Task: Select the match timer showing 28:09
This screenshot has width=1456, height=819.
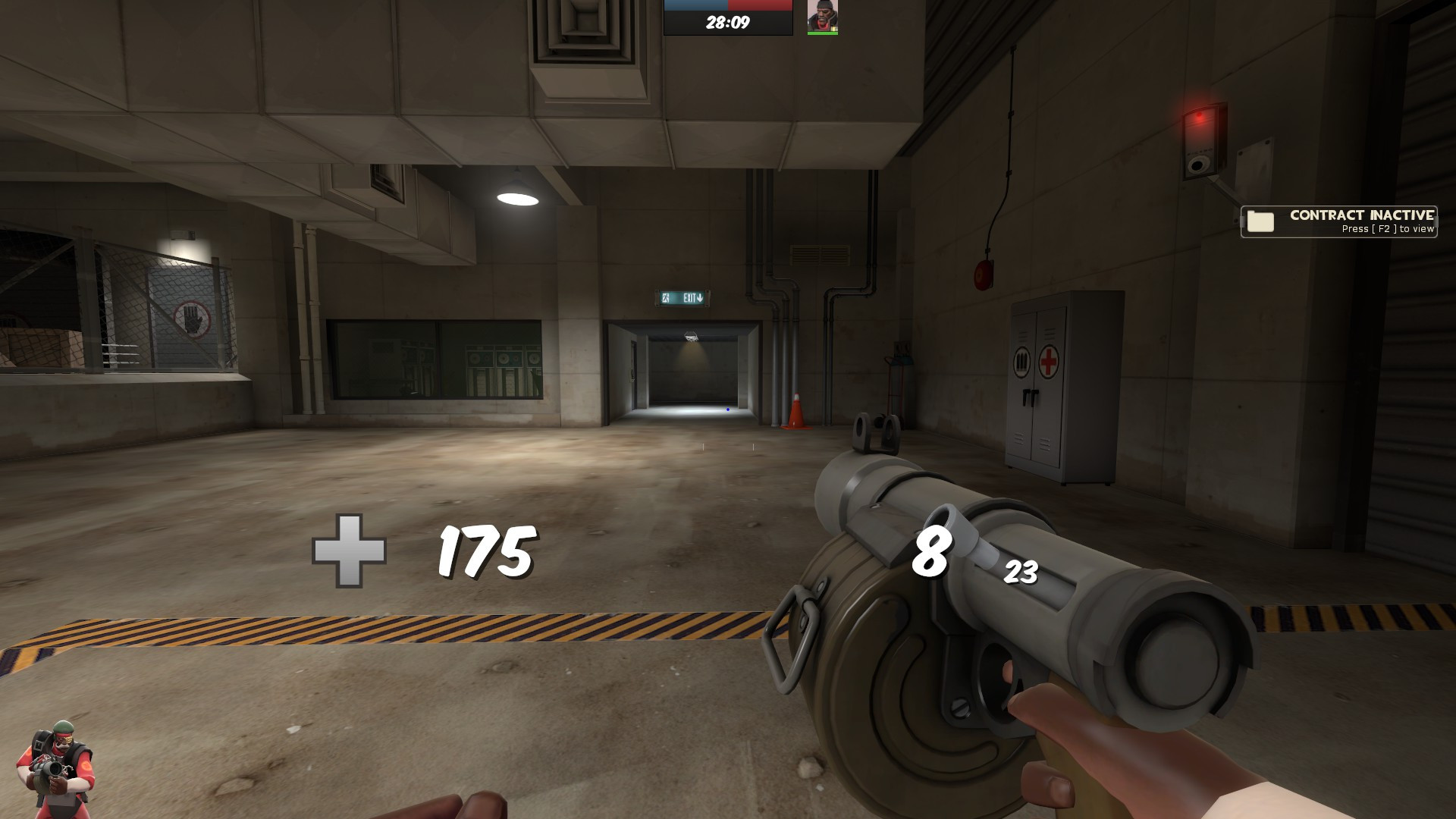Action: click(x=728, y=21)
